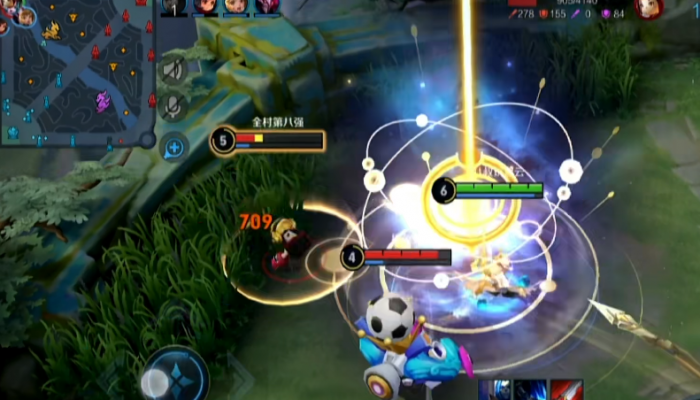Toggle the microphone button
700x400 pixels.
click(x=174, y=105)
